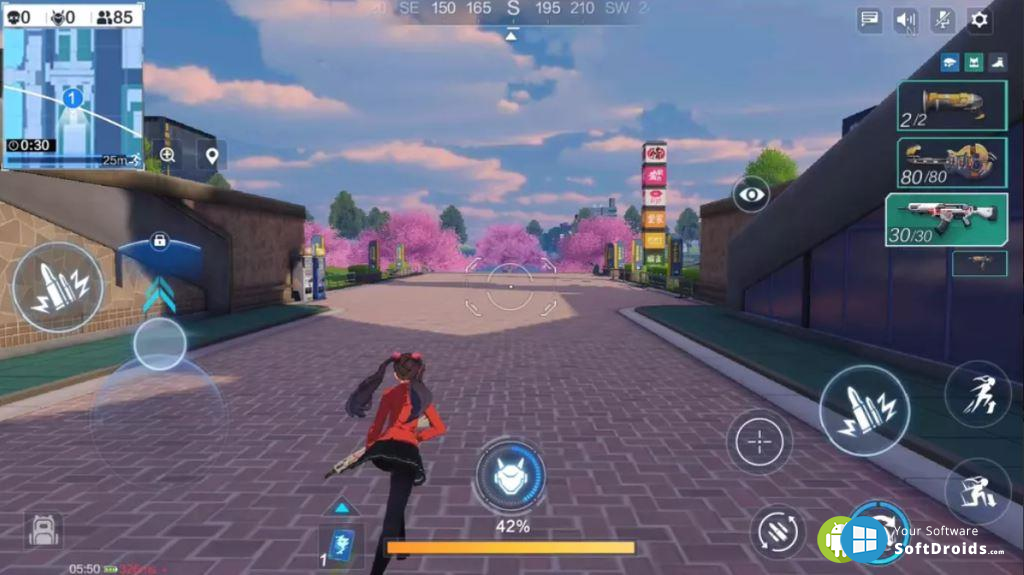Toggle the muted microphone button
1024x575 pixels.
coord(942,19)
